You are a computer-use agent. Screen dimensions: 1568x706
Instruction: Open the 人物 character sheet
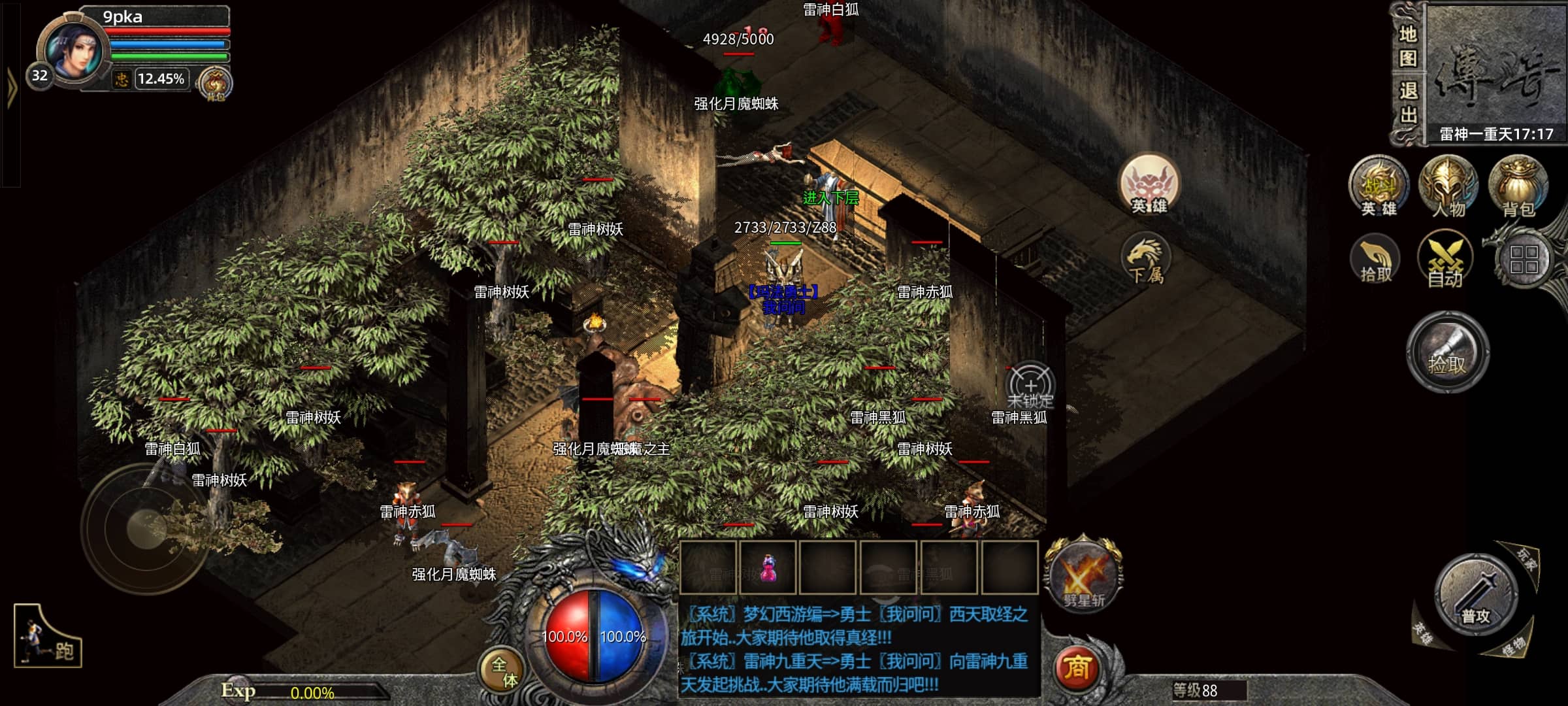(1448, 186)
